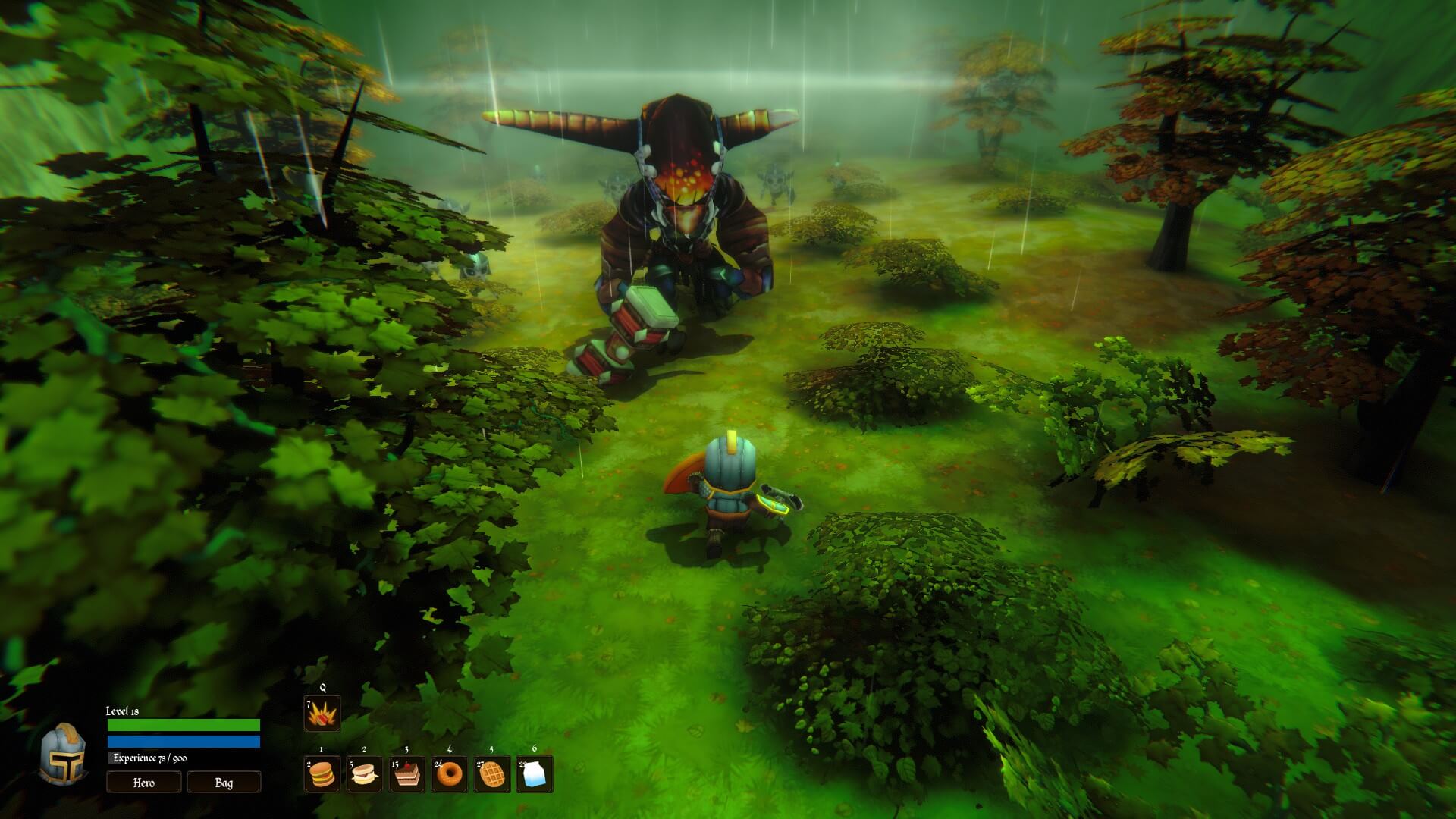Use the hamburger hotbar item
Image resolution: width=1456 pixels, height=819 pixels.
pos(322,774)
